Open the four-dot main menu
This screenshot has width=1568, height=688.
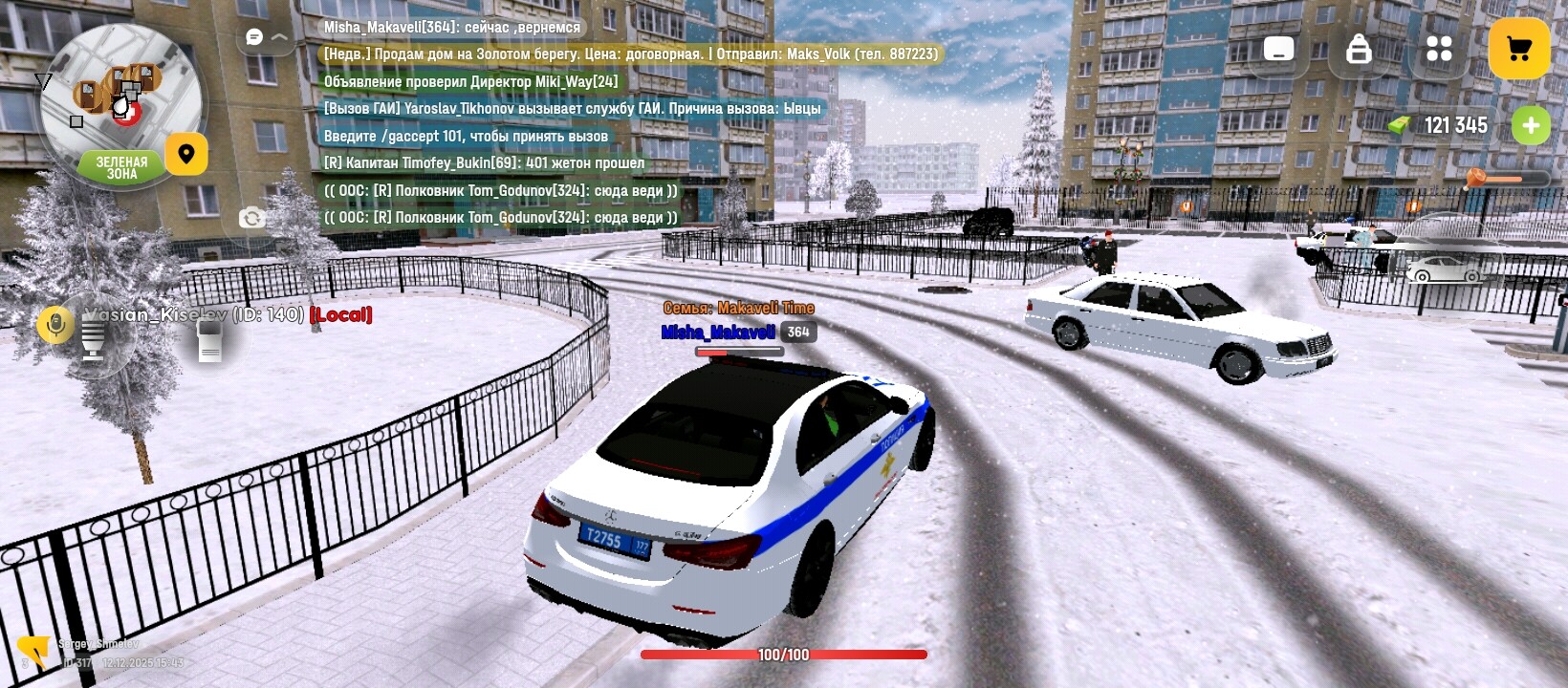pyautogui.click(x=1439, y=49)
